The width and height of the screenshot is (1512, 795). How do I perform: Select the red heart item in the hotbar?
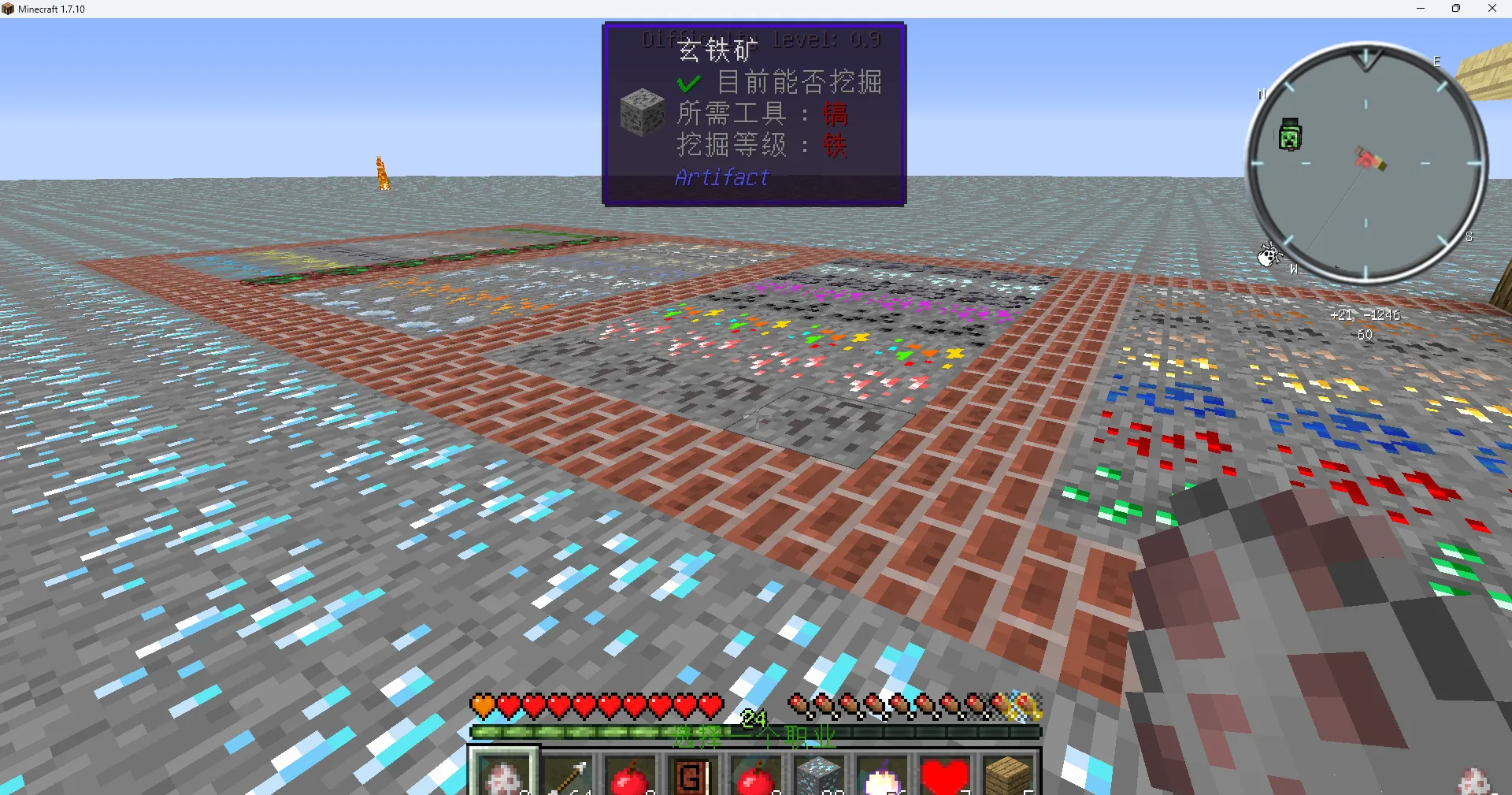[944, 775]
